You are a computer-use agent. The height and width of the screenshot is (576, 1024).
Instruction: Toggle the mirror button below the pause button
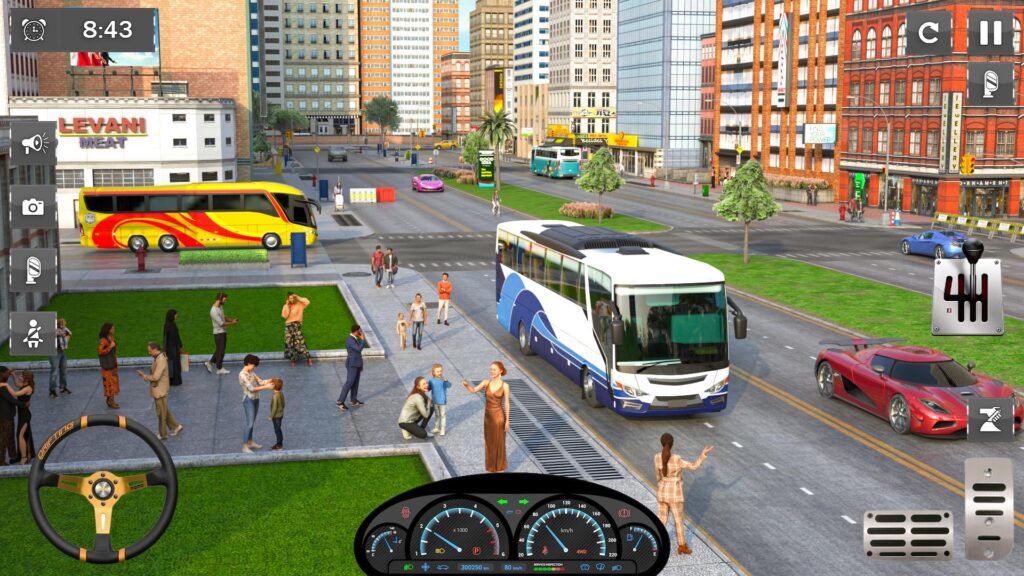point(990,83)
